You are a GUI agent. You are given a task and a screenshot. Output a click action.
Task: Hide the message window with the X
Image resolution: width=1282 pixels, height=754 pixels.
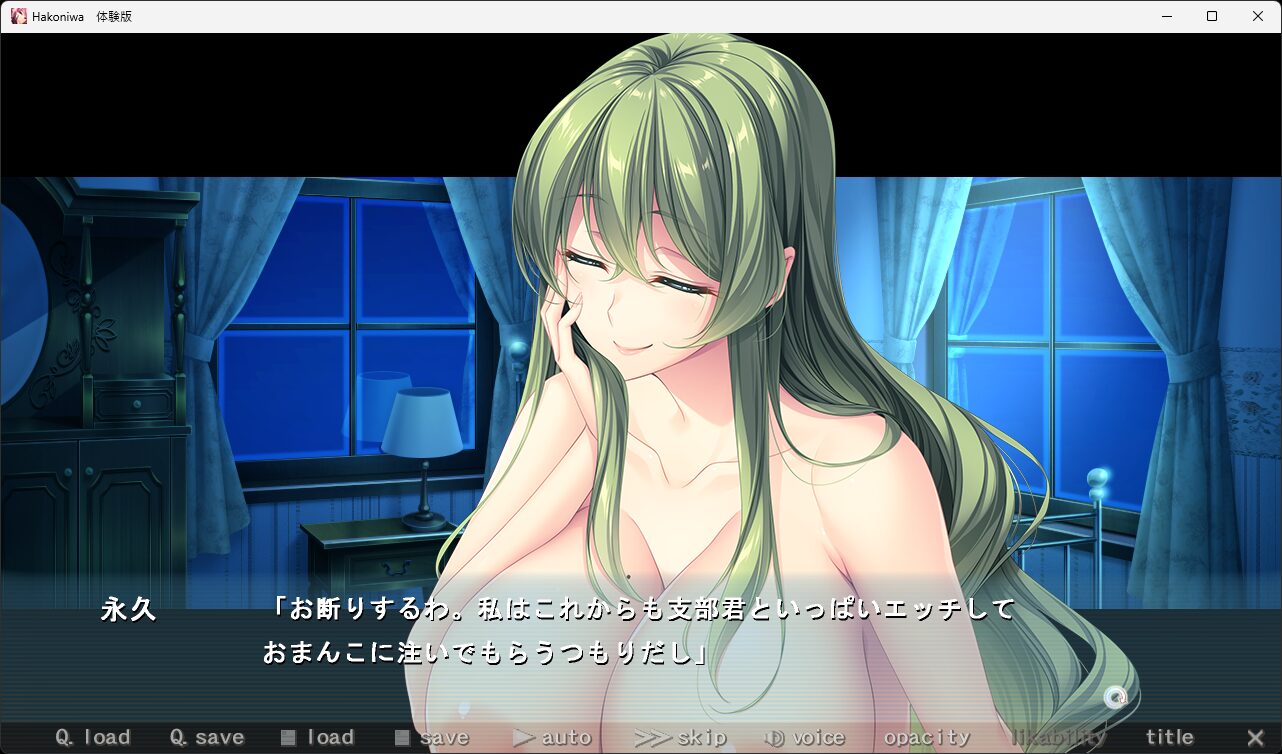1255,738
